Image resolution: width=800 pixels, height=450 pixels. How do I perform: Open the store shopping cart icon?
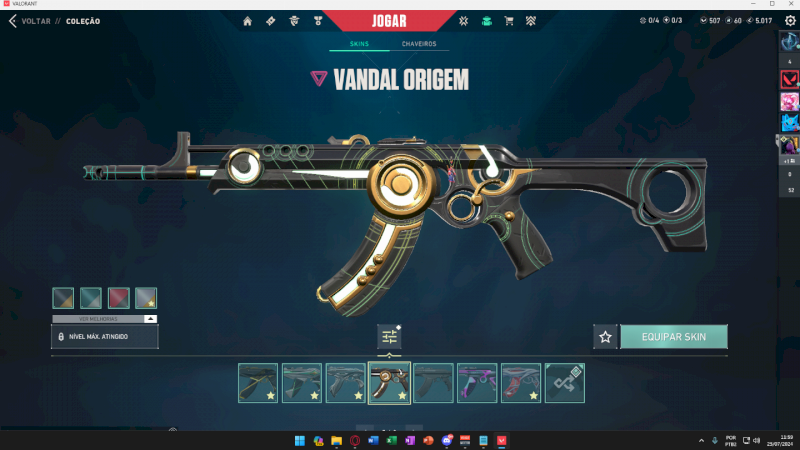tap(509, 20)
